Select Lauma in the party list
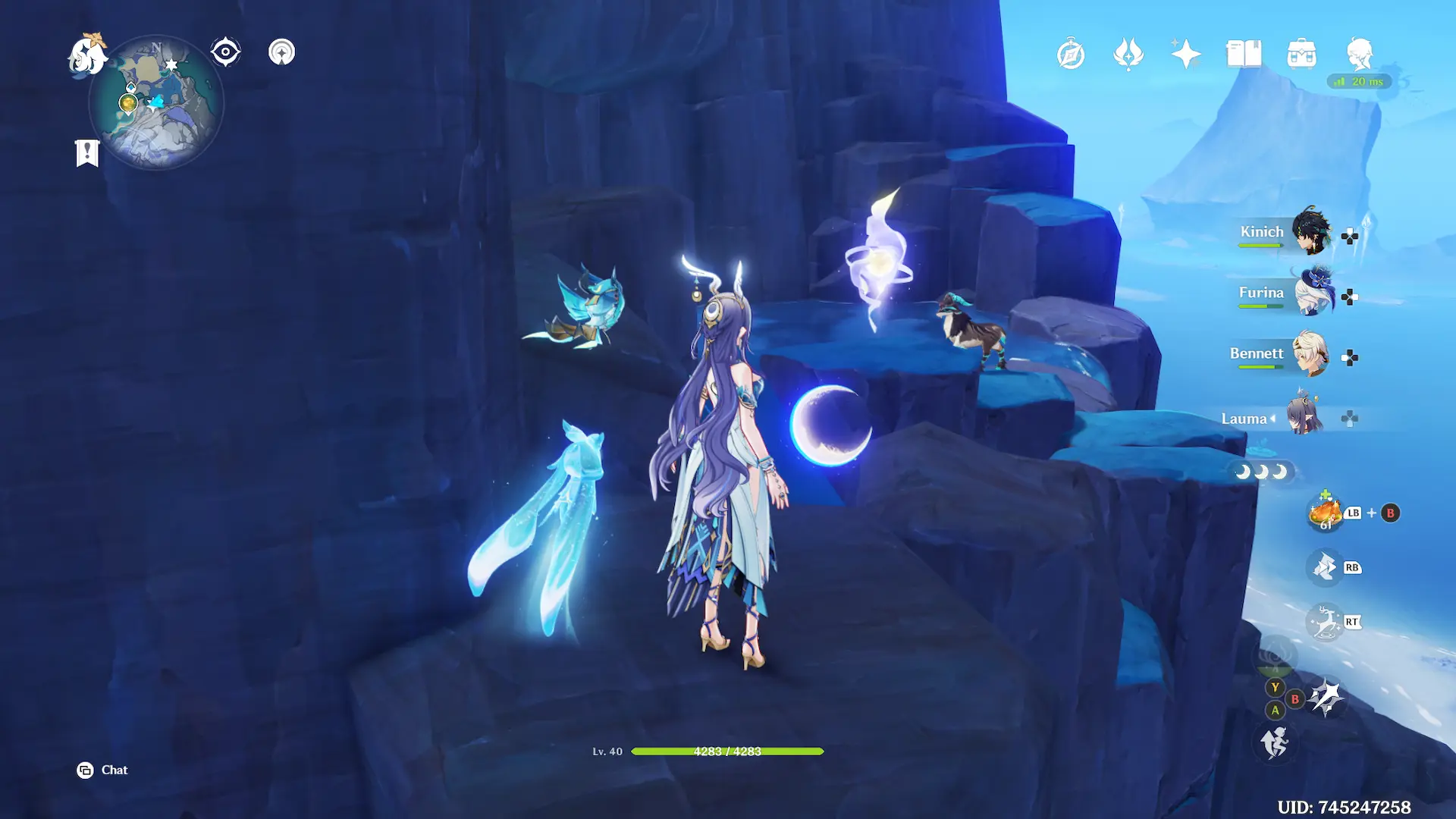 point(1303,416)
